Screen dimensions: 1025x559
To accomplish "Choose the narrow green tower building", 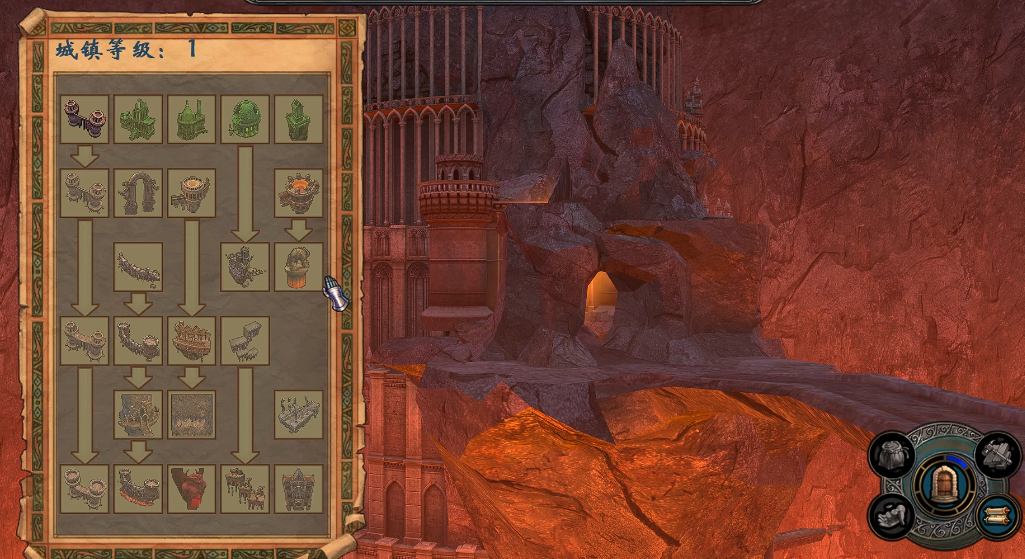I will pos(298,119).
